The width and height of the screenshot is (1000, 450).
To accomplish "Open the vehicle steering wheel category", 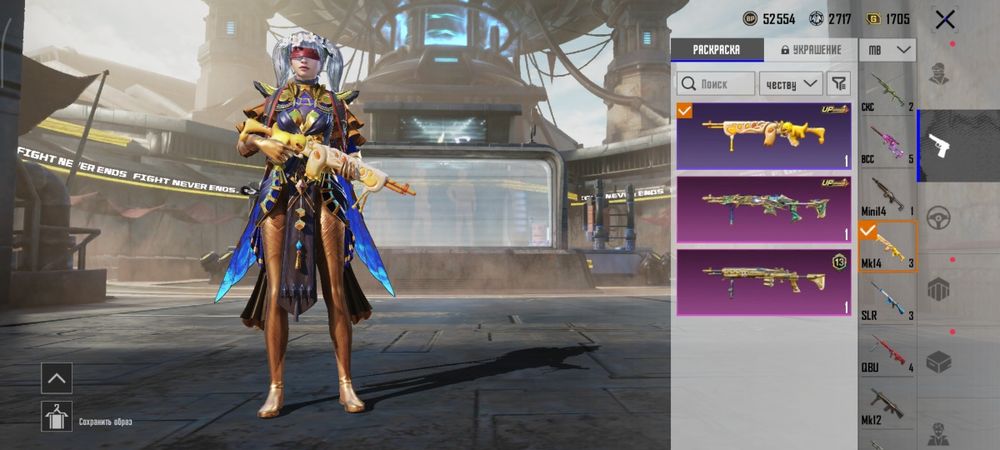I will 938,218.
